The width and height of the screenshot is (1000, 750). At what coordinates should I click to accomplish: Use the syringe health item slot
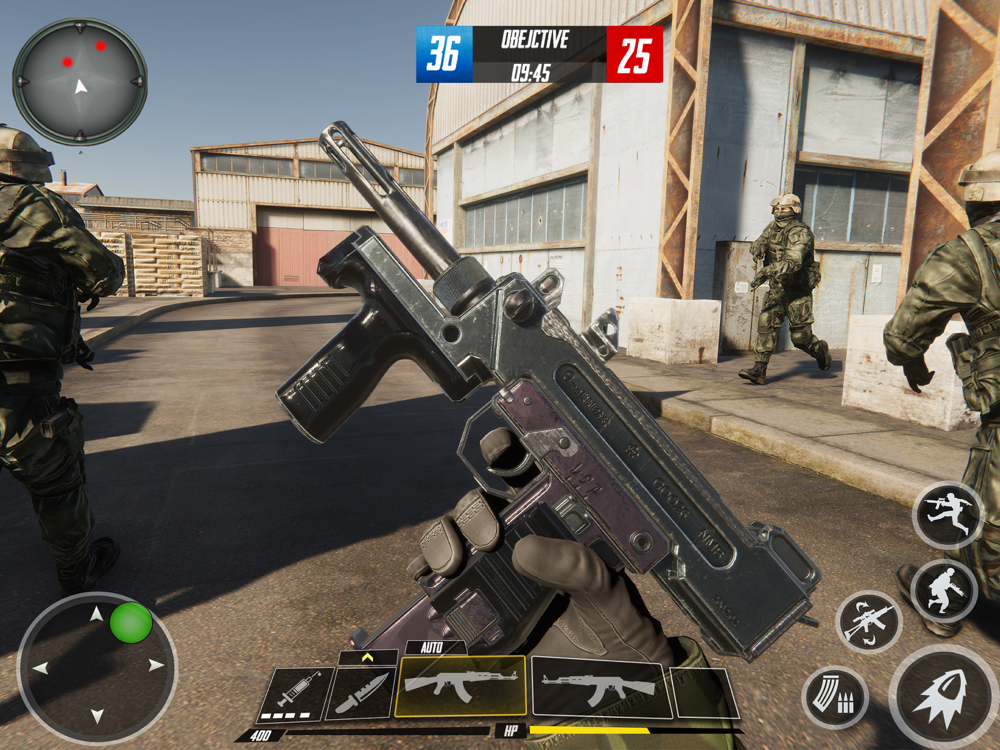[x=296, y=693]
